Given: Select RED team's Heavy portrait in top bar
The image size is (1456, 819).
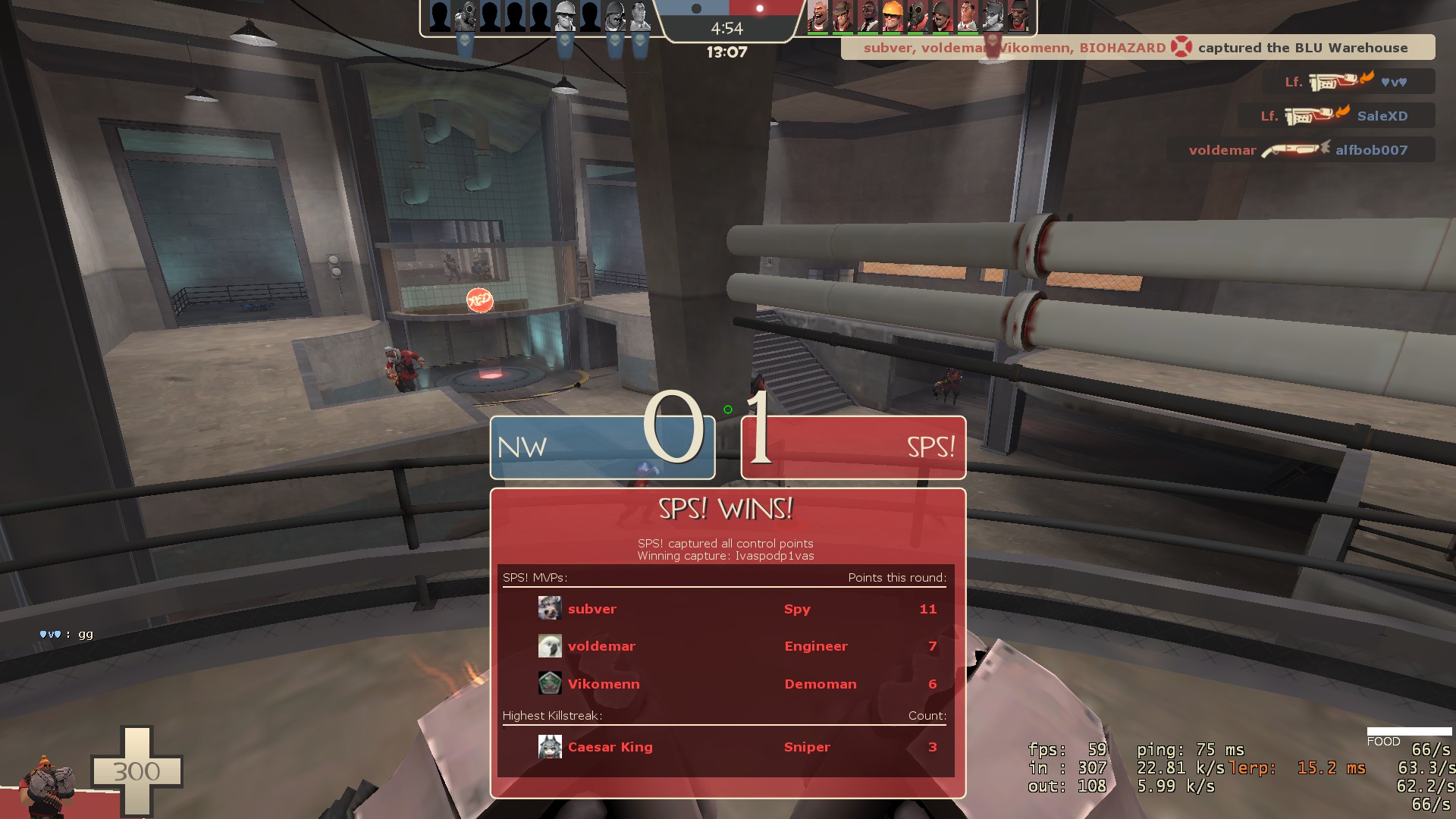Looking at the screenshot, I should pyautogui.click(x=817, y=16).
